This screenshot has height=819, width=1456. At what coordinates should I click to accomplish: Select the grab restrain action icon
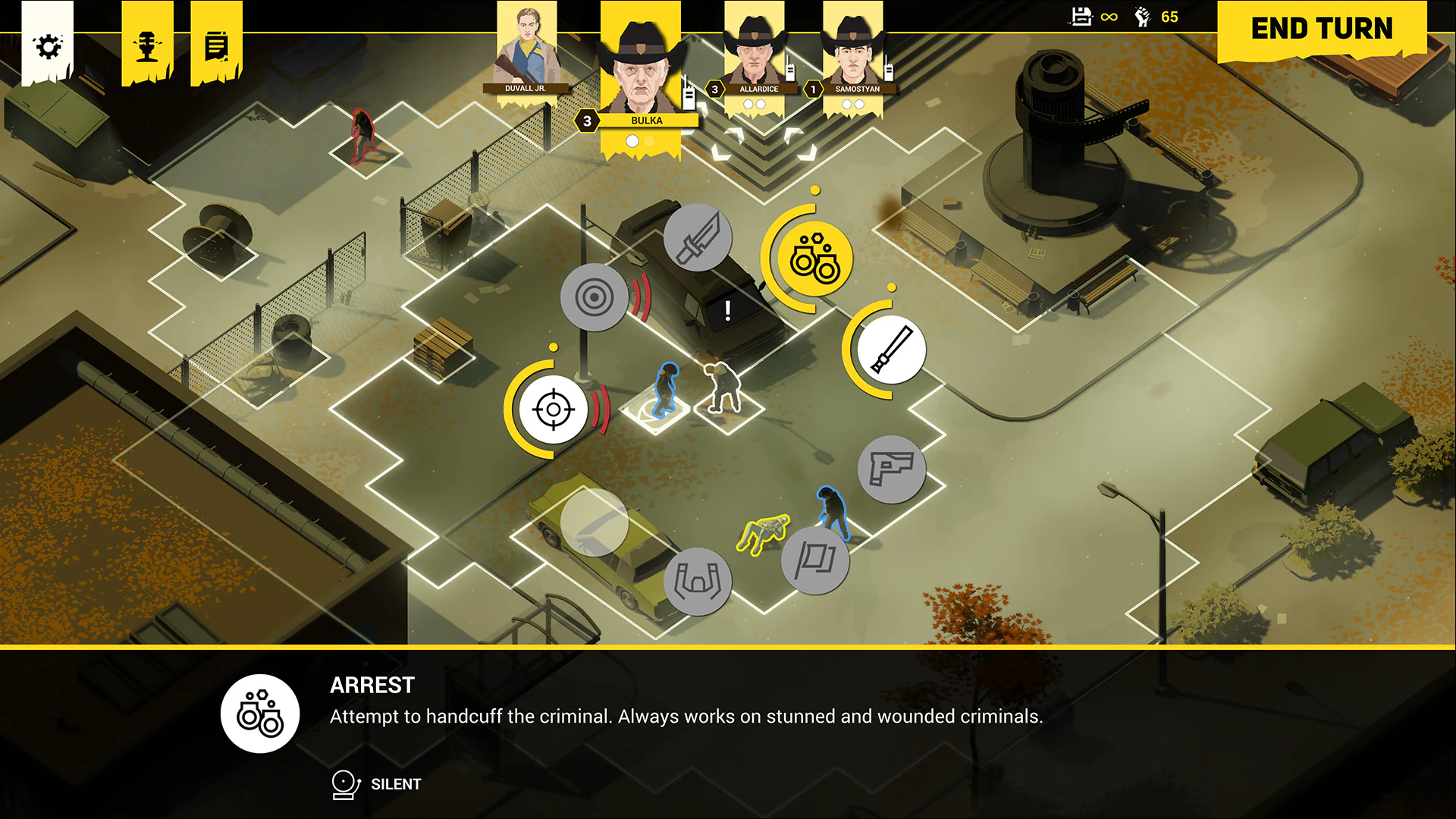[699, 579]
